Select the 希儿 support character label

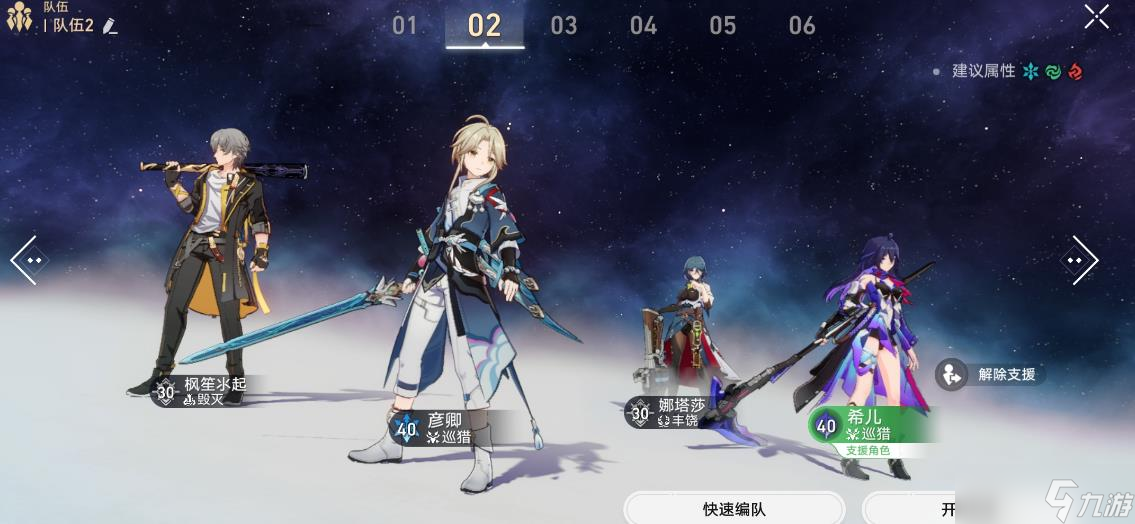tap(868, 427)
